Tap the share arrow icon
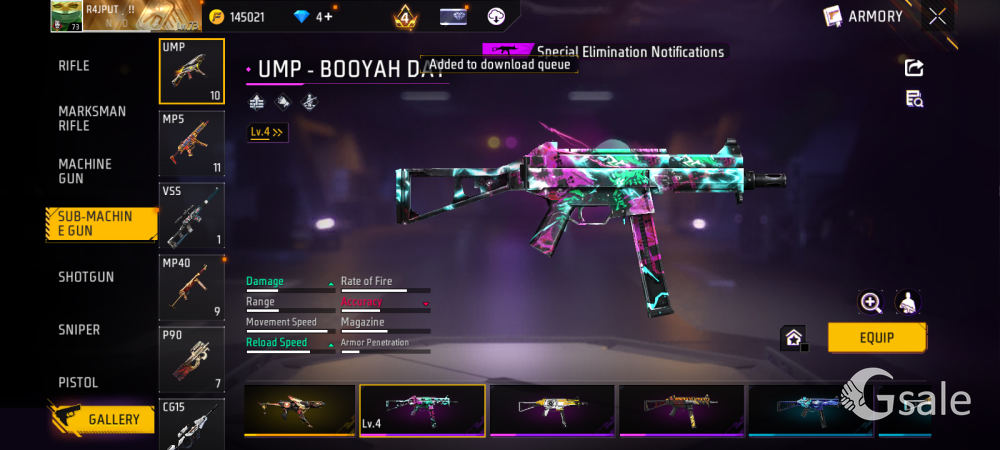 pos(914,68)
